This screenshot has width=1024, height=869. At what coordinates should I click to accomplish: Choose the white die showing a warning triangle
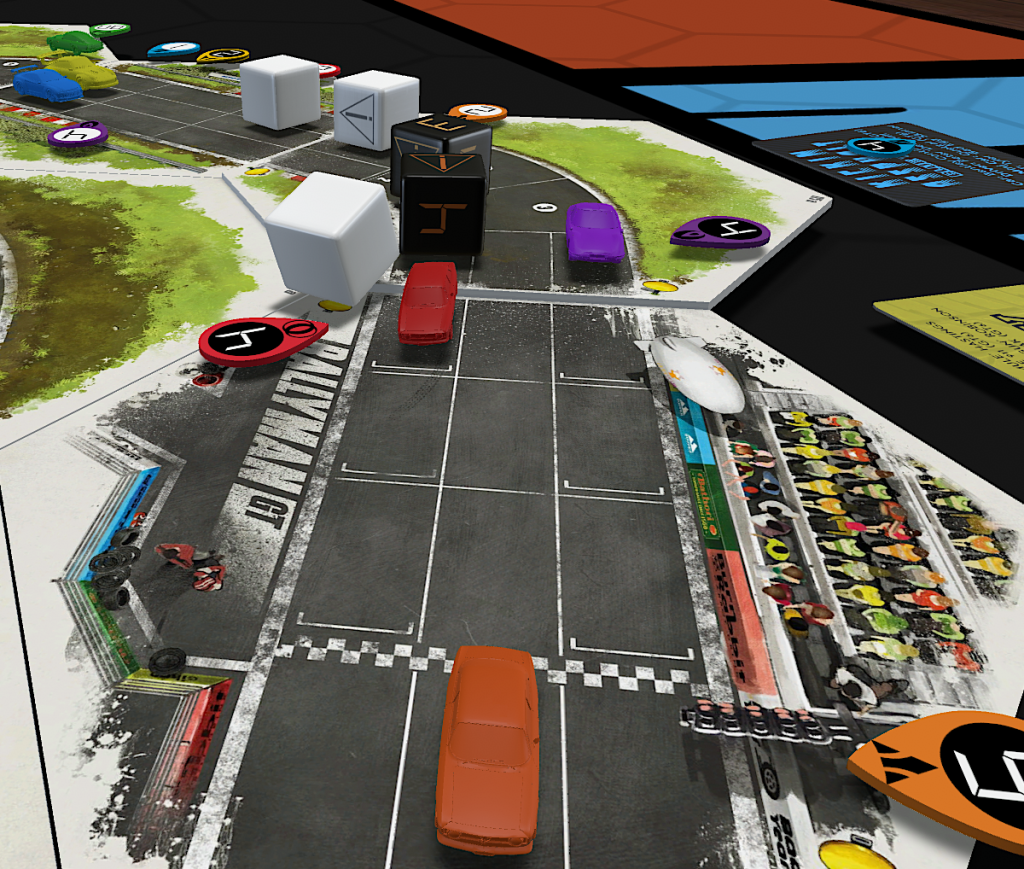(374, 109)
